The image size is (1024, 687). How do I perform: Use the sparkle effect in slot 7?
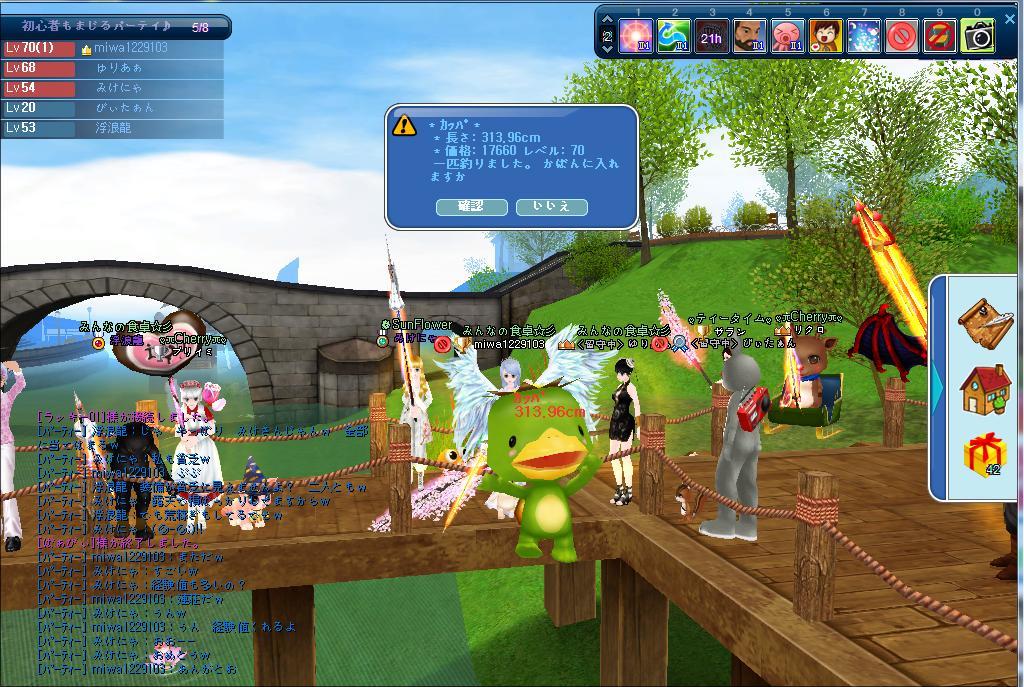863,37
